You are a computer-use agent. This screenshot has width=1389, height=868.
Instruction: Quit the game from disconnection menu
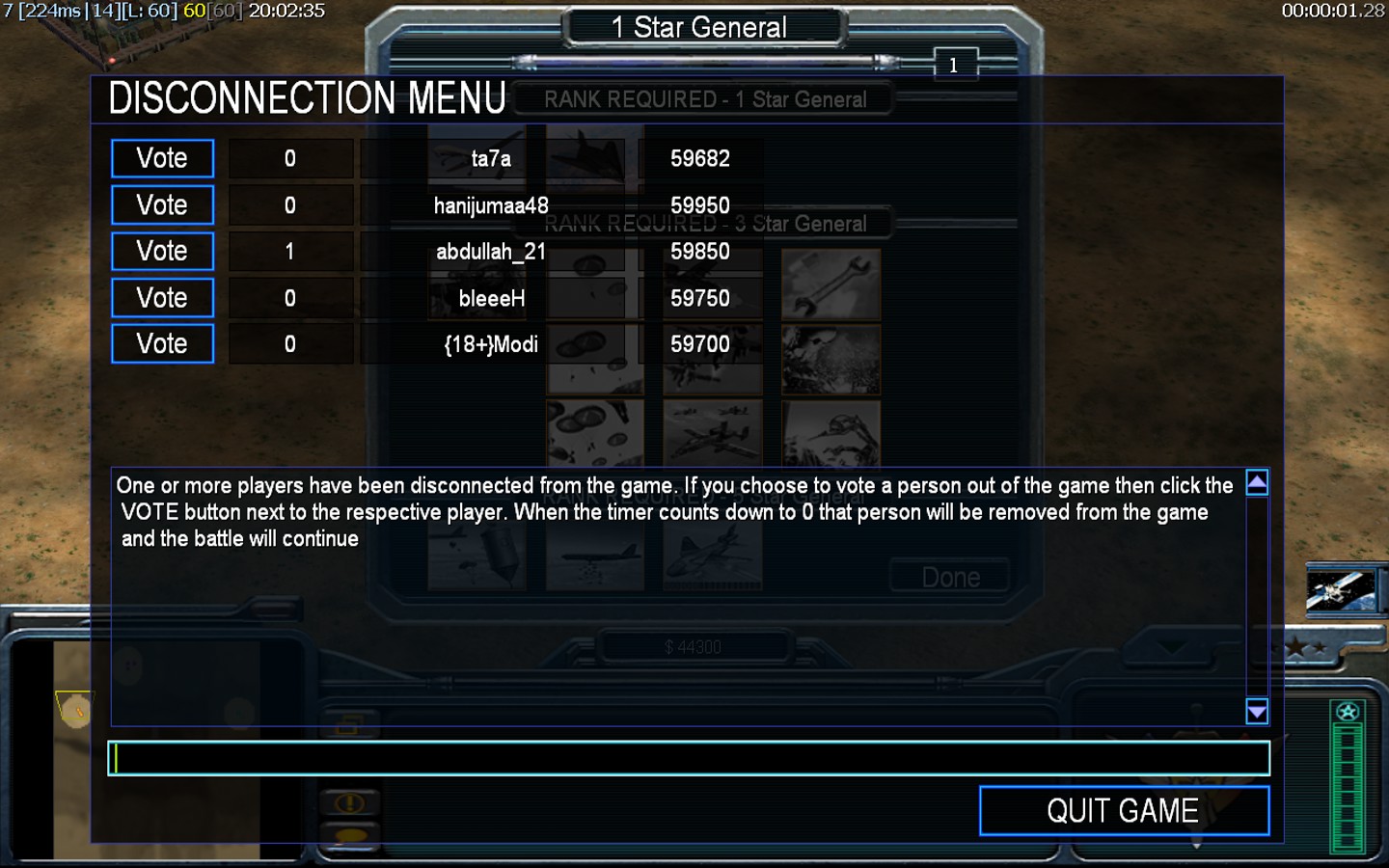(1124, 810)
